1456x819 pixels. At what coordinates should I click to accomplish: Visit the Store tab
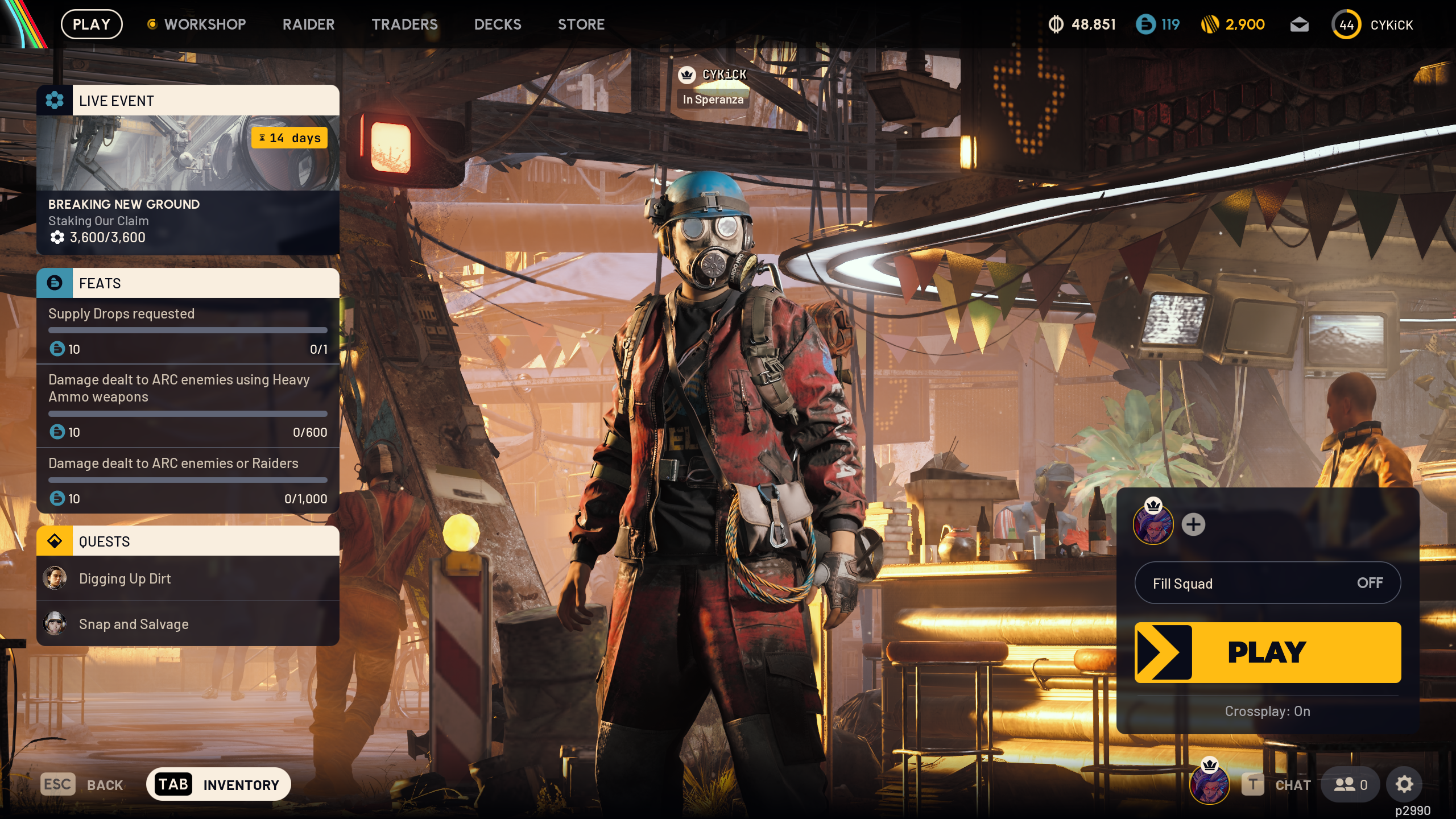click(x=581, y=24)
